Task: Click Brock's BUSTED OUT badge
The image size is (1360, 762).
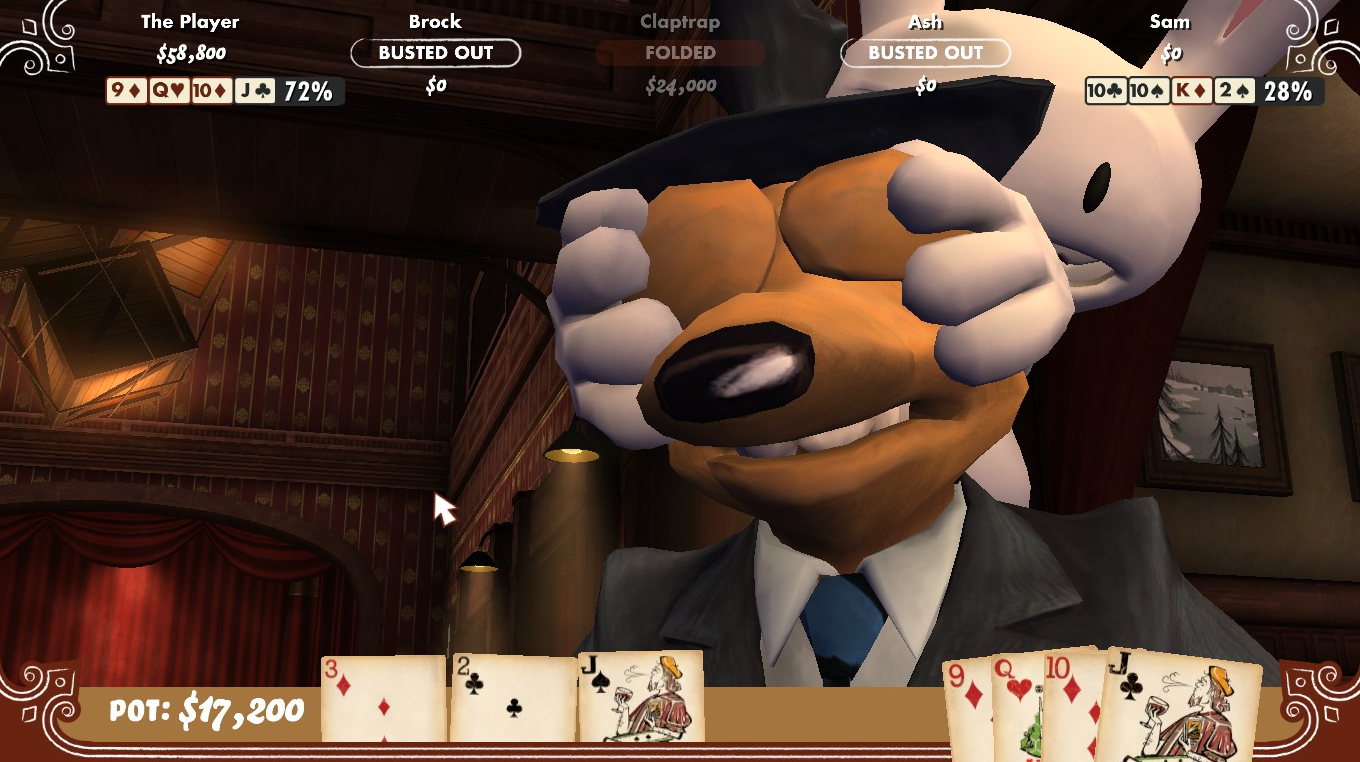Action: 435,53
